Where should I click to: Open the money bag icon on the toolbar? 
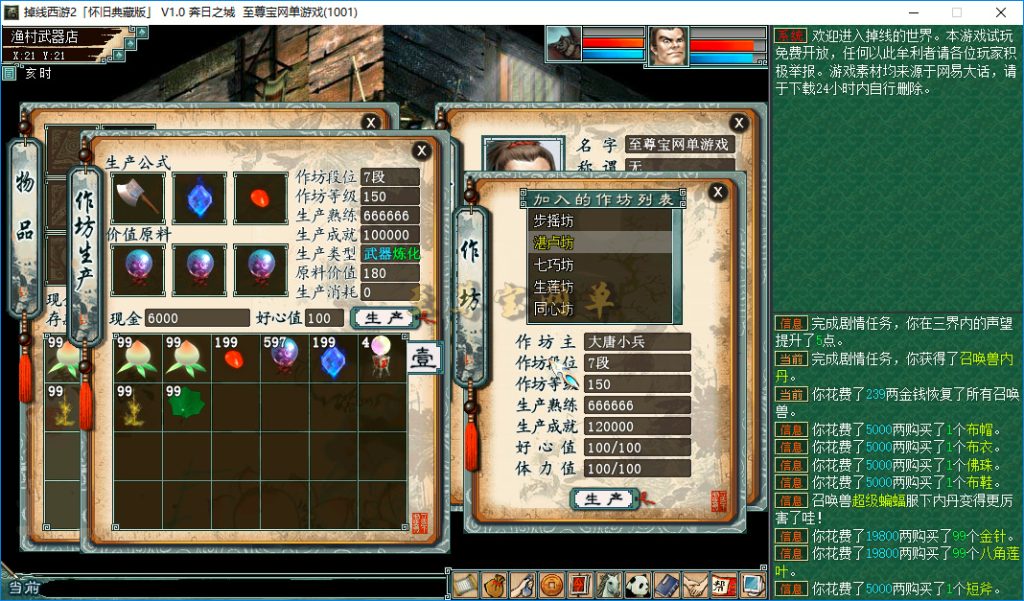click(x=494, y=585)
